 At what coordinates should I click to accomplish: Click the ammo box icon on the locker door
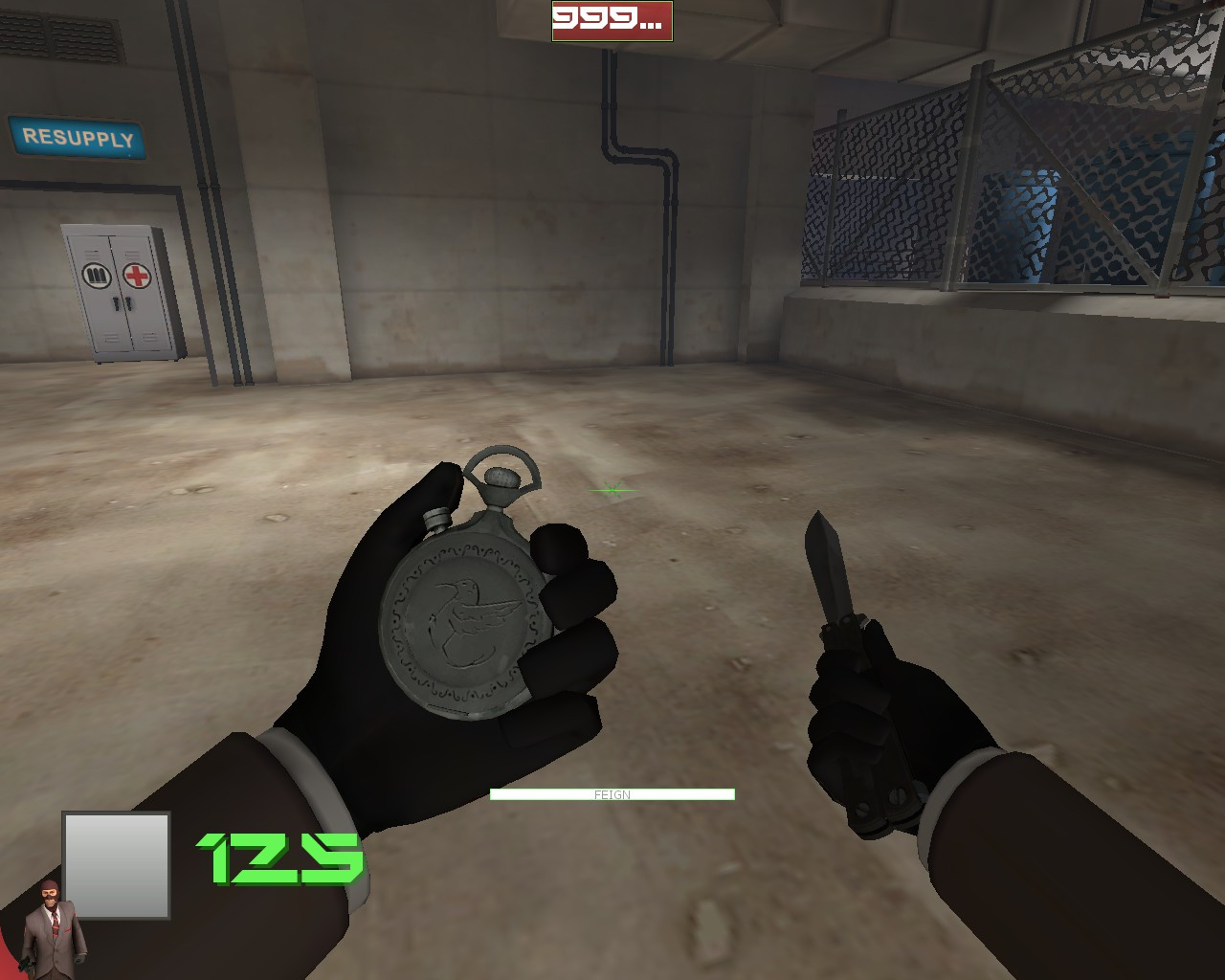[x=96, y=273]
